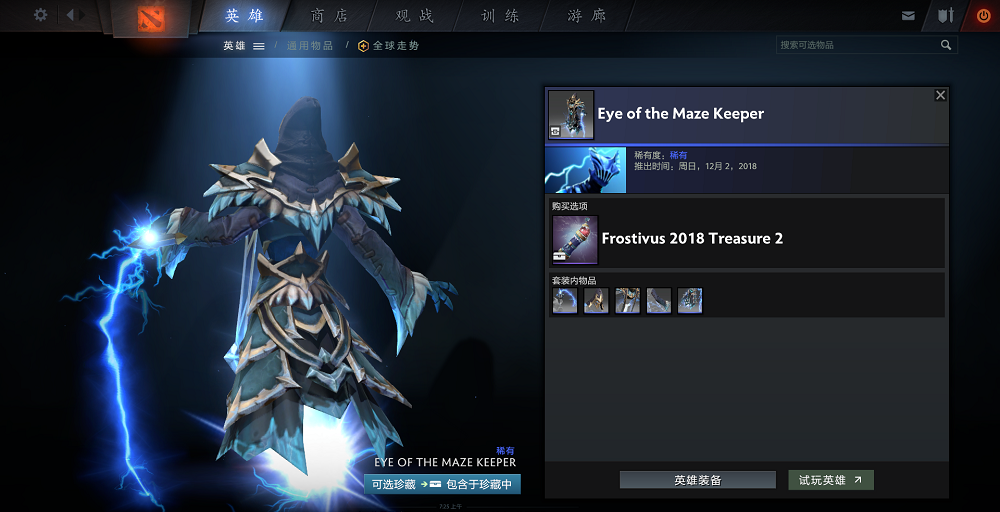
Task: Select the Frostivus 2018 Treasure 2 purchase option
Action: [690, 239]
